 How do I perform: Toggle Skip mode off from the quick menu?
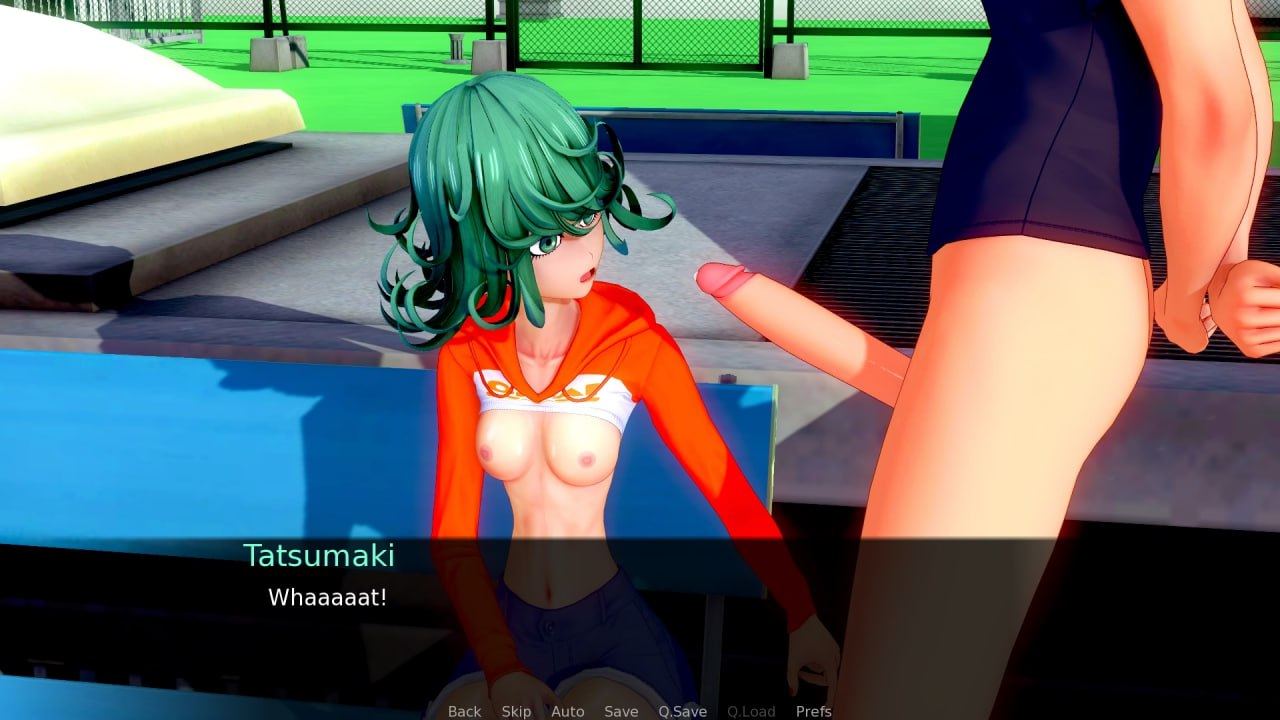click(x=516, y=712)
